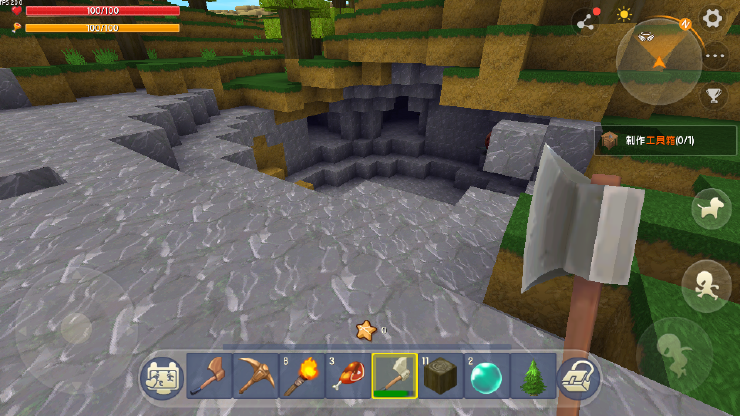Open the three-dots more options button

[x=714, y=57]
